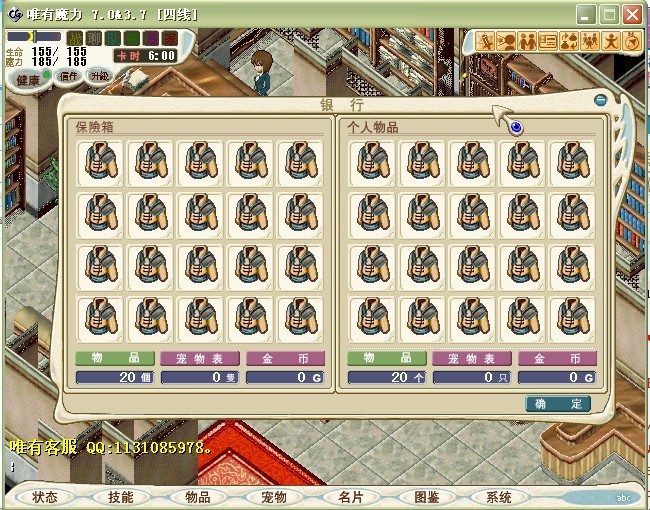Image resolution: width=650 pixels, height=510 pixels.
Task: Select the personal items 金币 gold tab
Action: [556, 358]
